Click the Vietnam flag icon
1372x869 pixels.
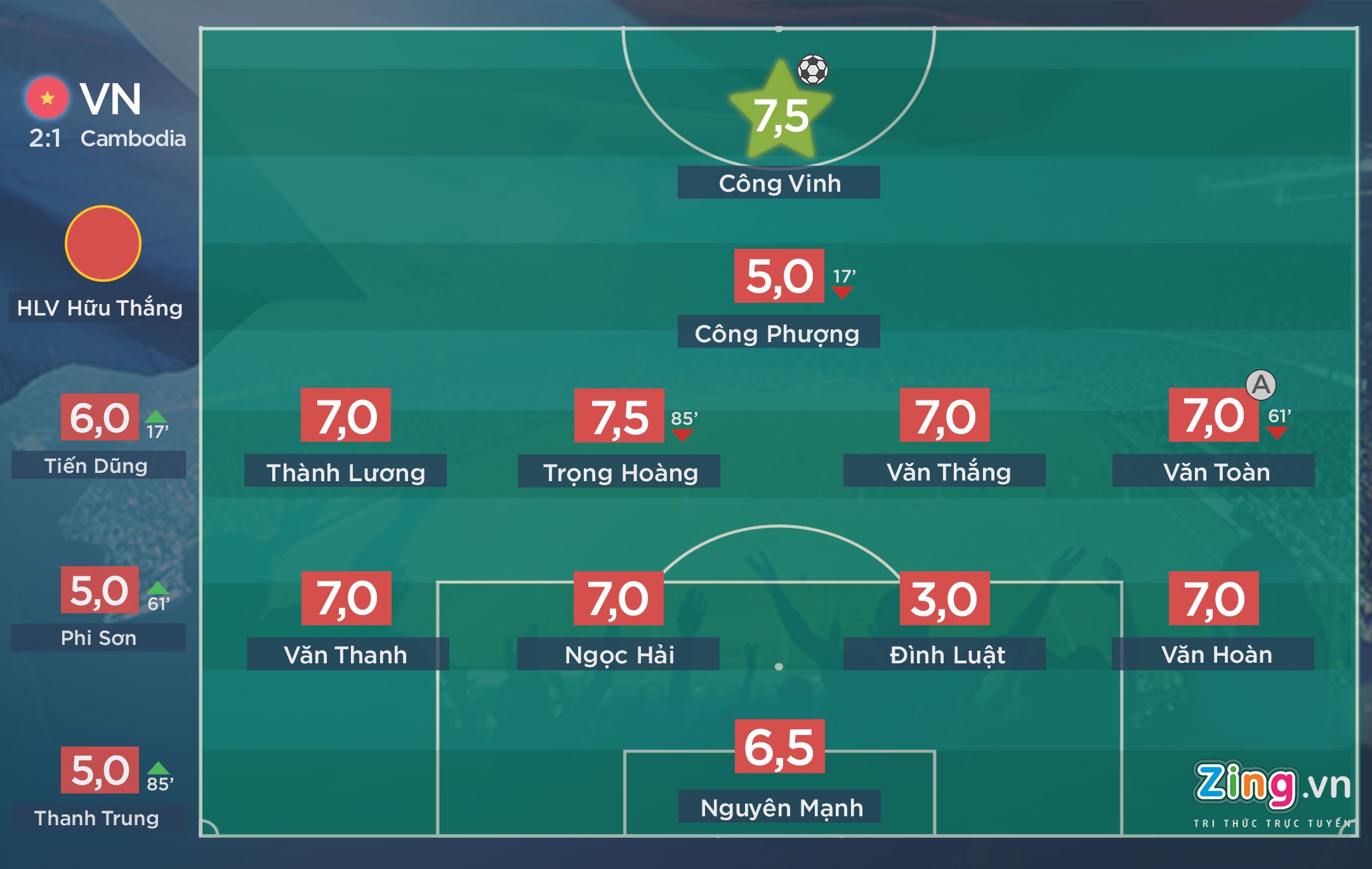click(x=47, y=98)
